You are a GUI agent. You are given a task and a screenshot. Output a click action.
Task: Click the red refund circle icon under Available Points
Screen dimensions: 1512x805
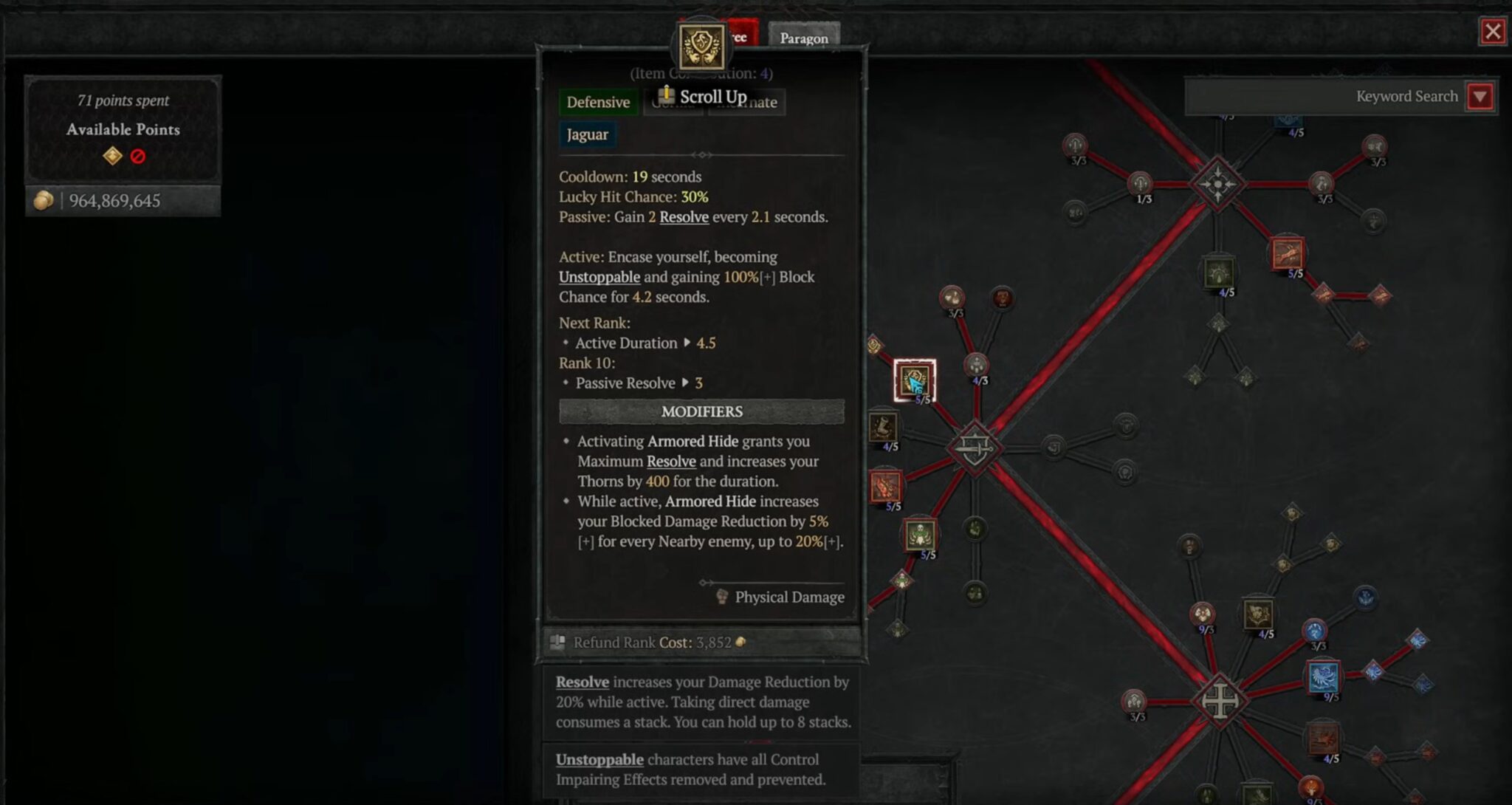140,156
